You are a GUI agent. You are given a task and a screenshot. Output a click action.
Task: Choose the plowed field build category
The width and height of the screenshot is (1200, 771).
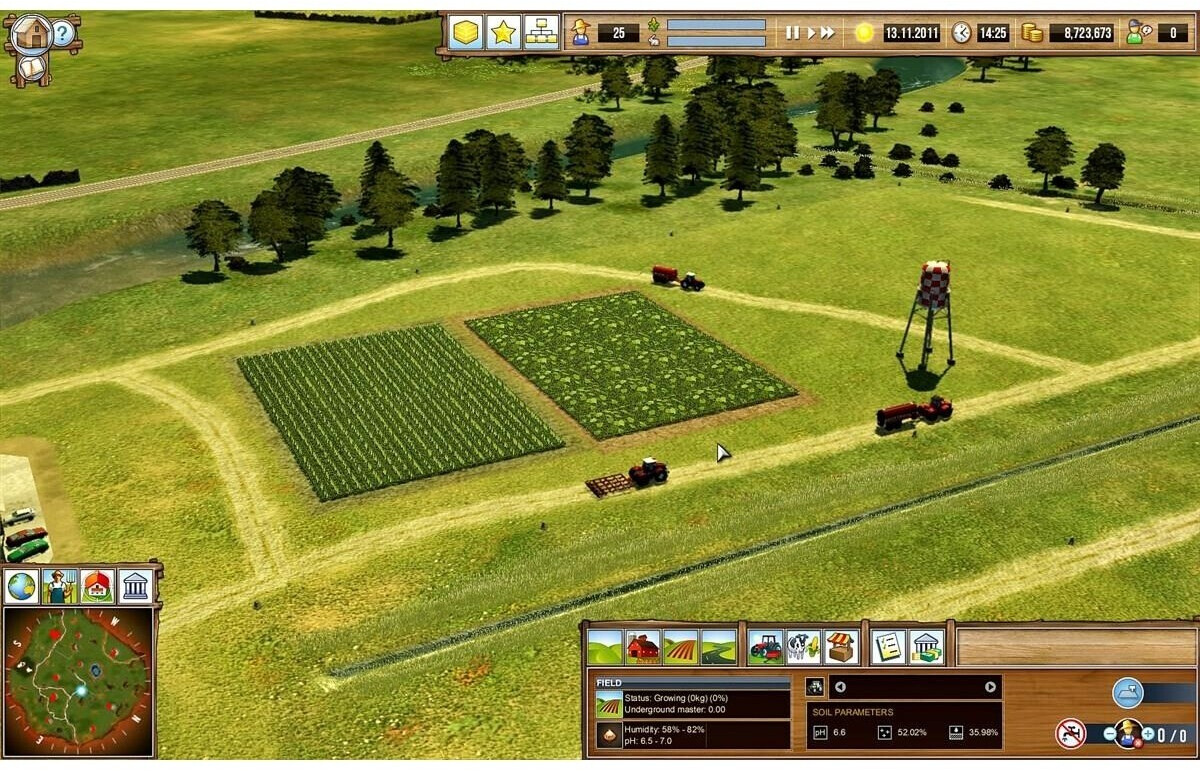click(680, 647)
